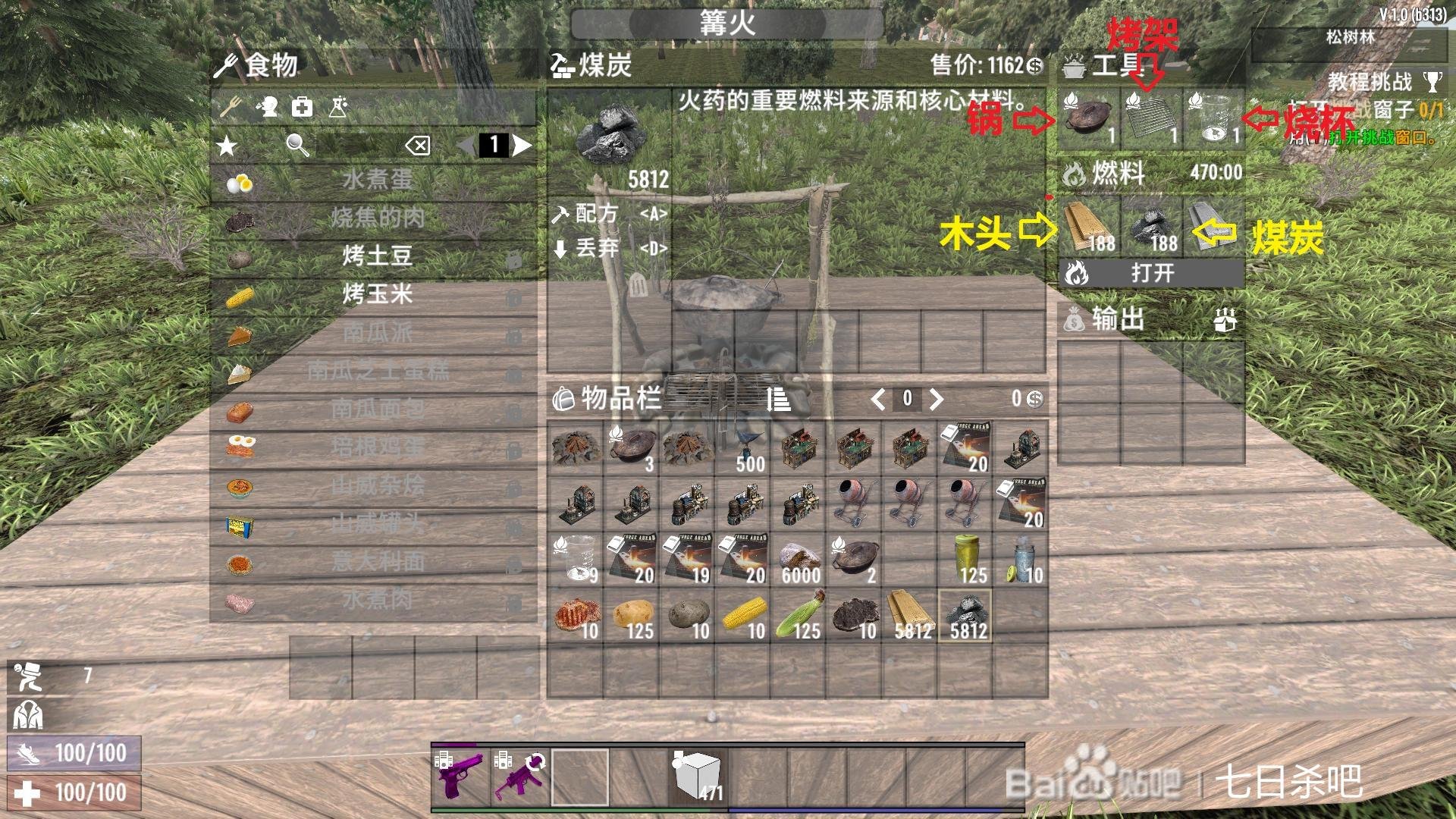The width and height of the screenshot is (1456, 819).
Task: Toggle the favorites star filter
Action: pos(225,146)
